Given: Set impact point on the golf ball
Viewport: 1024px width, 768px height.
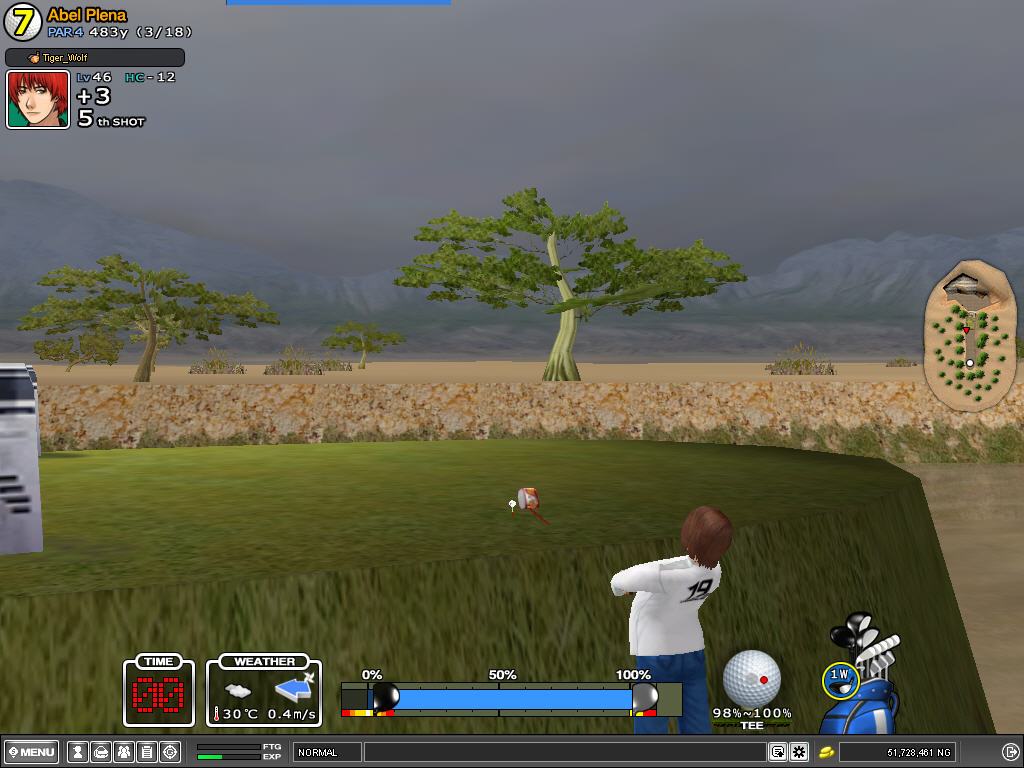Looking at the screenshot, I should [751, 679].
